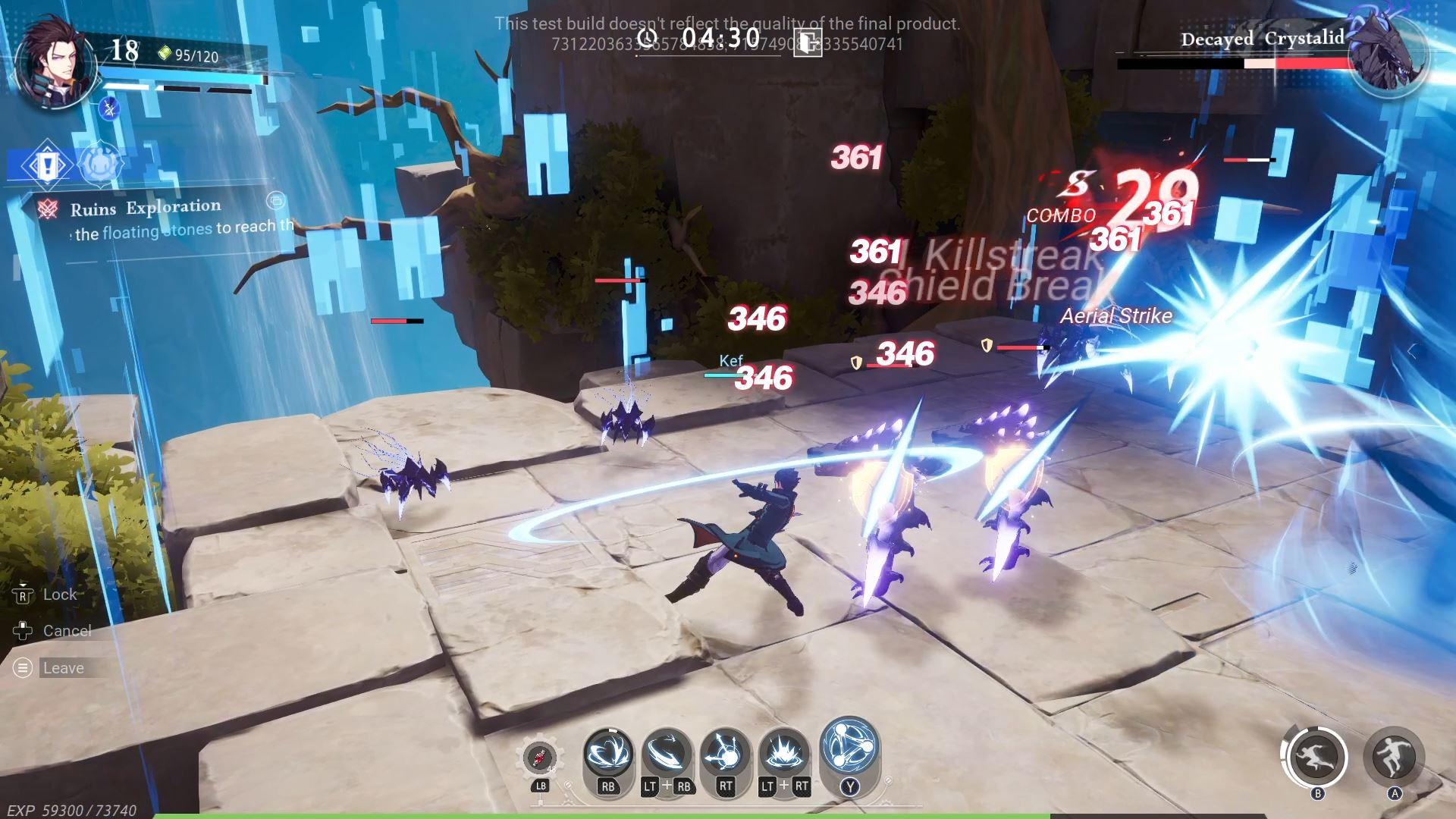This screenshot has width=1456, height=819.
Task: Click the Leave option
Action: [63, 668]
